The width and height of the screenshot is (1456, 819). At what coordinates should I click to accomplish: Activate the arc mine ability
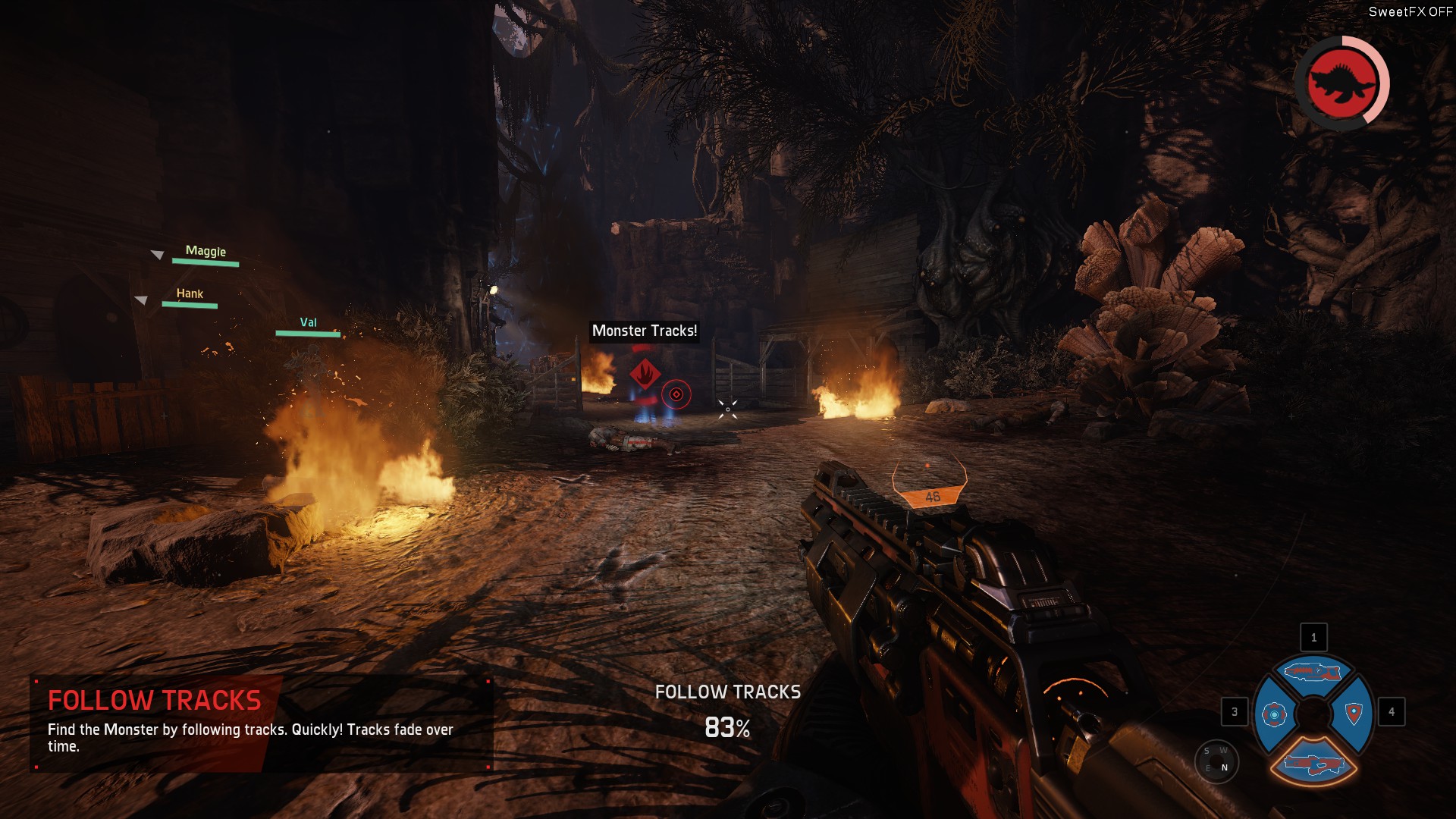tap(1274, 714)
